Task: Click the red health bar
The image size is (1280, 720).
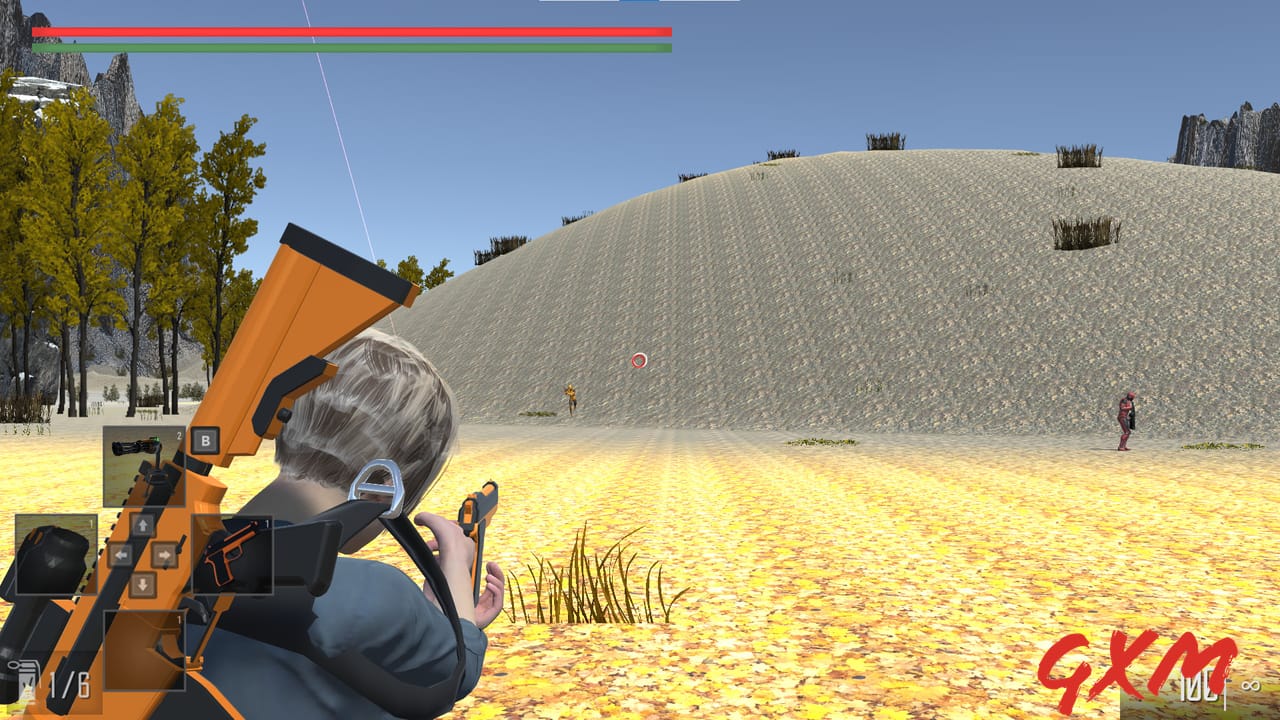Action: coord(350,33)
